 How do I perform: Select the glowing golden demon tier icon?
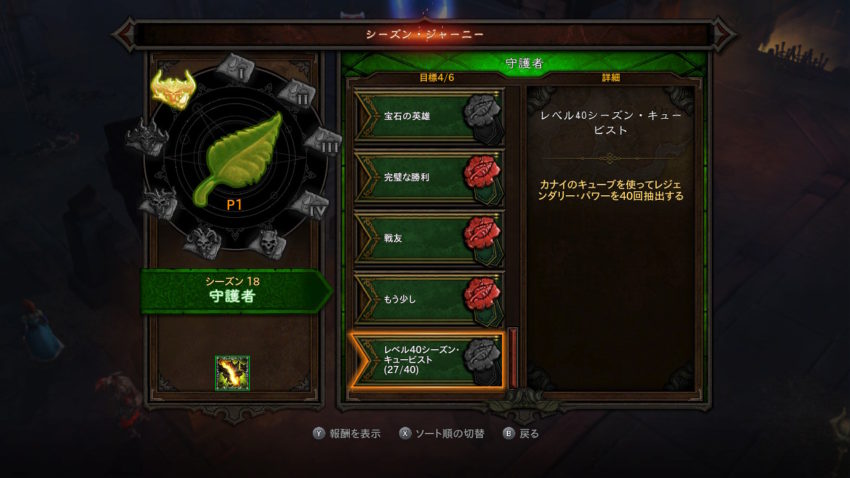coord(173,88)
